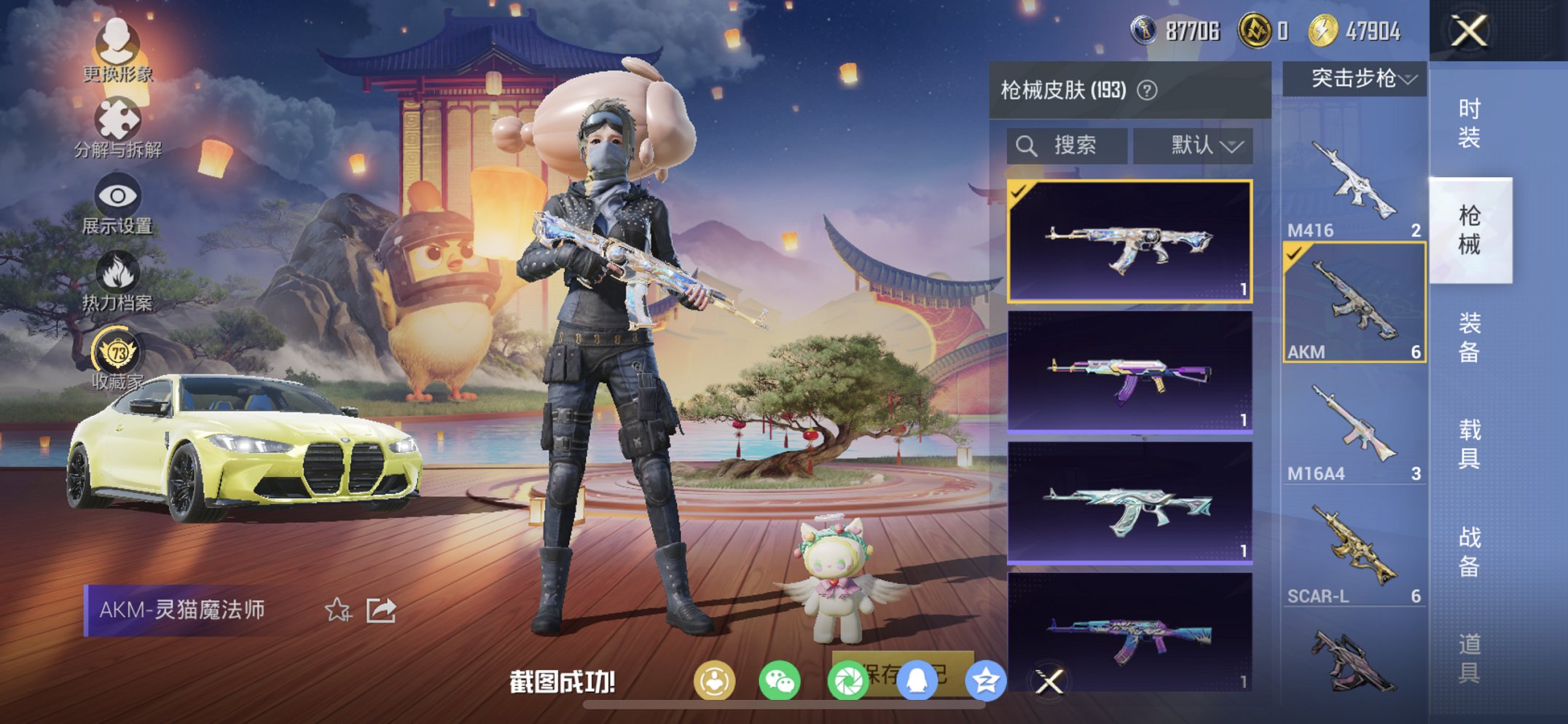Favorite AKM-灵猫魔法师 with the star
Image resolution: width=1568 pixels, height=724 pixels.
[337, 611]
